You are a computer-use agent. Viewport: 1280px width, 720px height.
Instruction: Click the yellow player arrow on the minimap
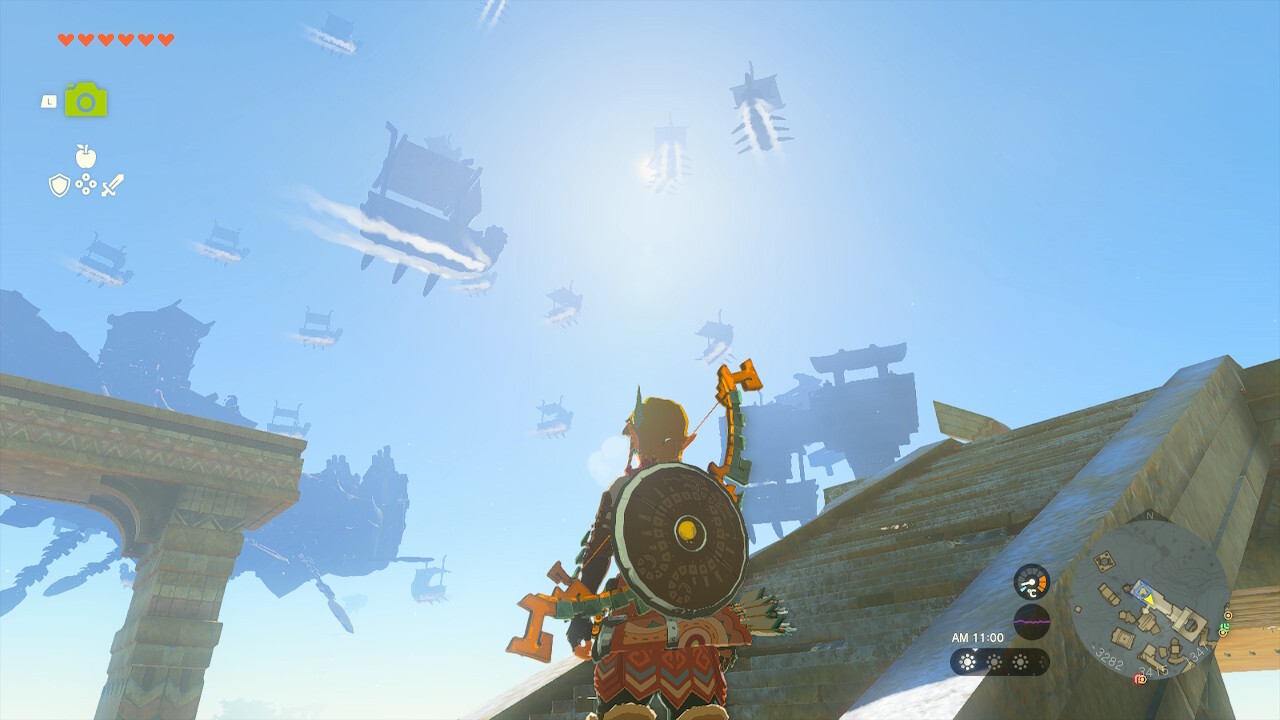[x=1149, y=599]
